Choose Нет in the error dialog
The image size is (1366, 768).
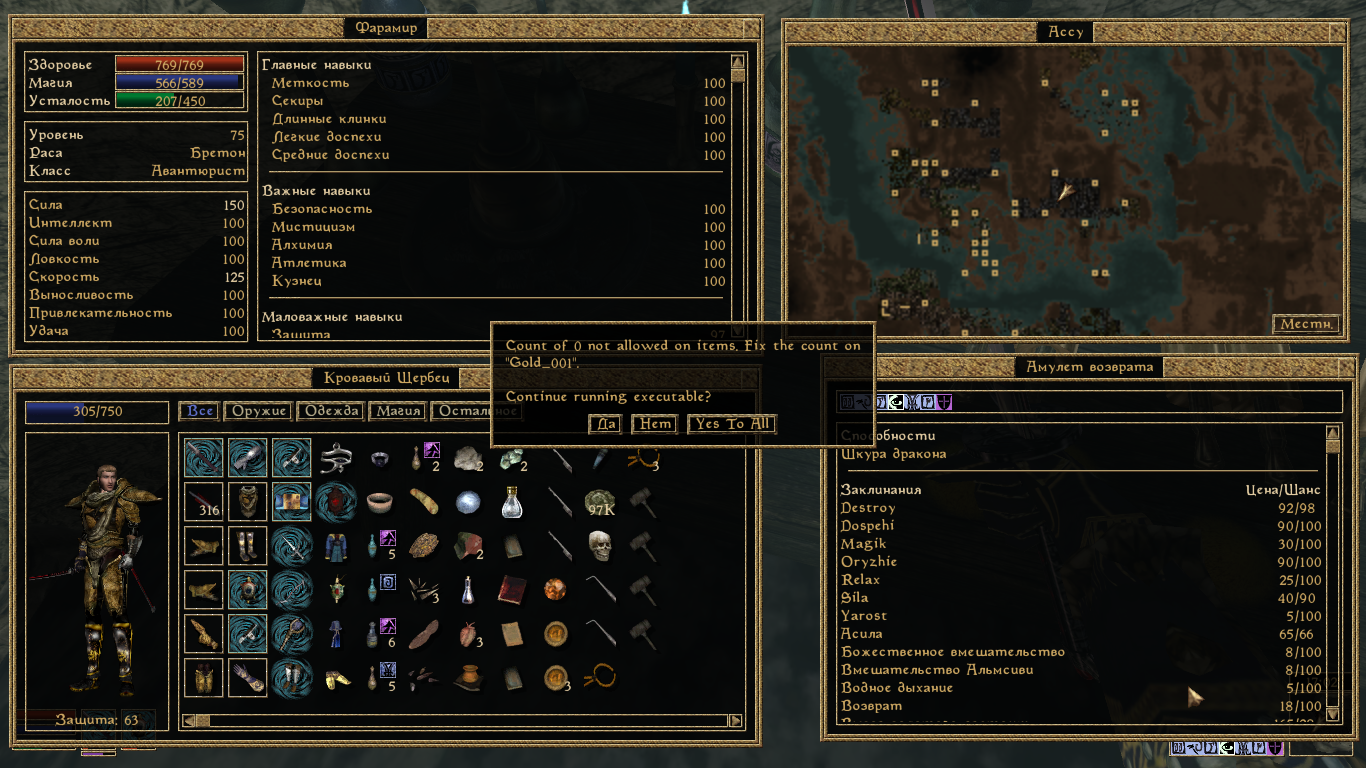655,424
